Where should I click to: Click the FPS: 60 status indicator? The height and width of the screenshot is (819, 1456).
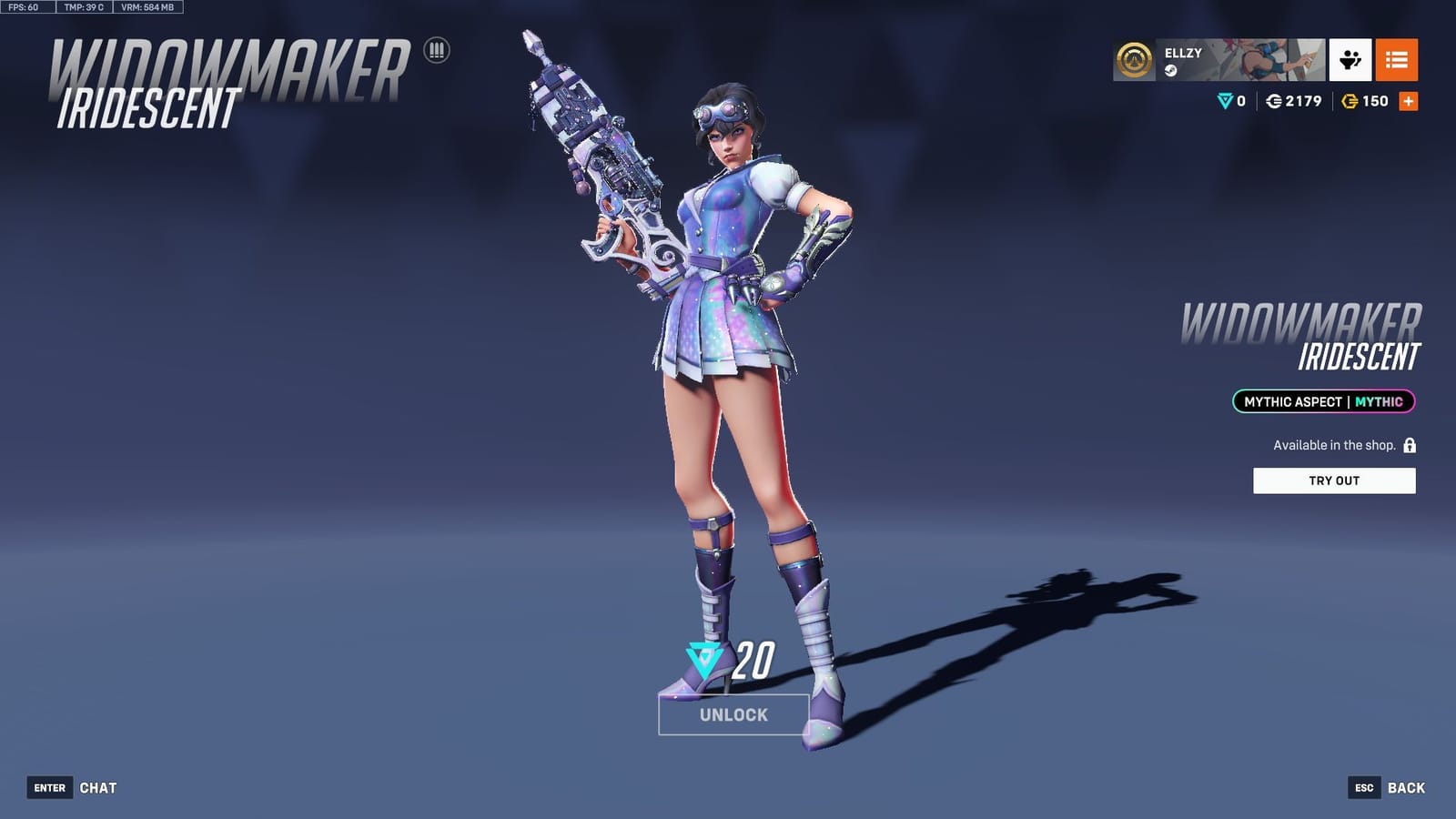(x=23, y=8)
